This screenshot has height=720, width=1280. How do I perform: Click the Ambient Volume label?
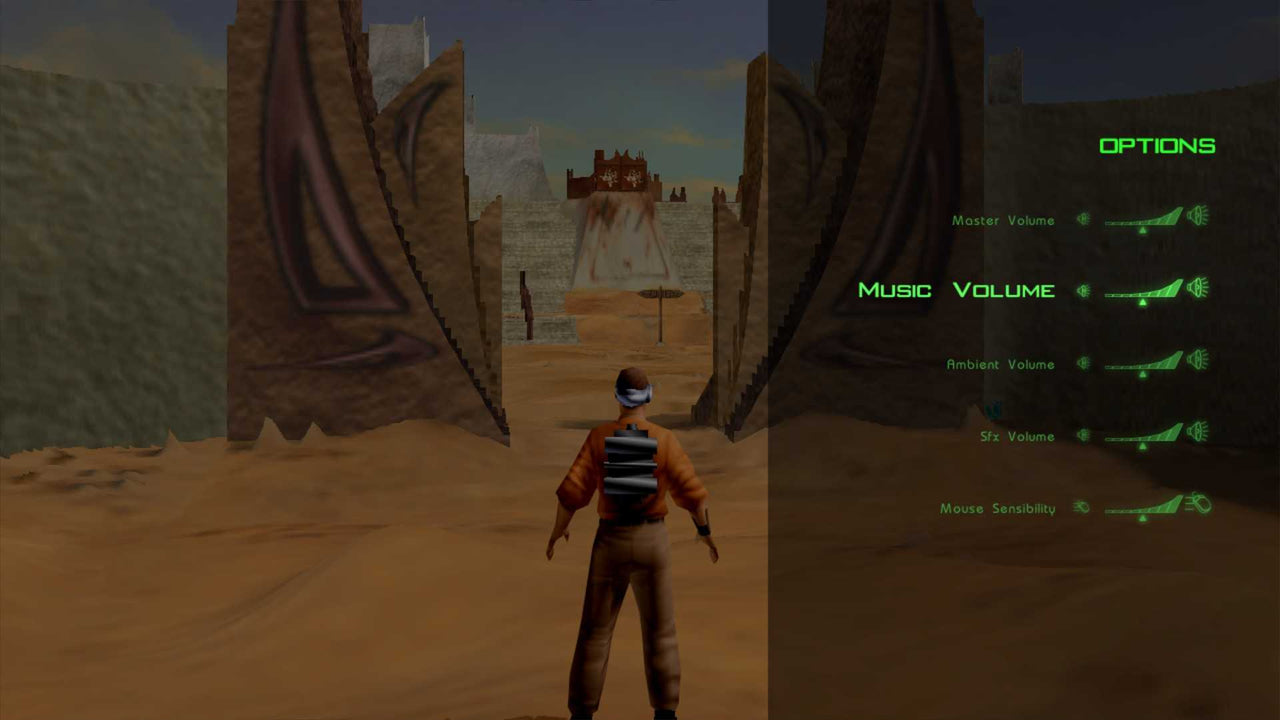[1000, 364]
